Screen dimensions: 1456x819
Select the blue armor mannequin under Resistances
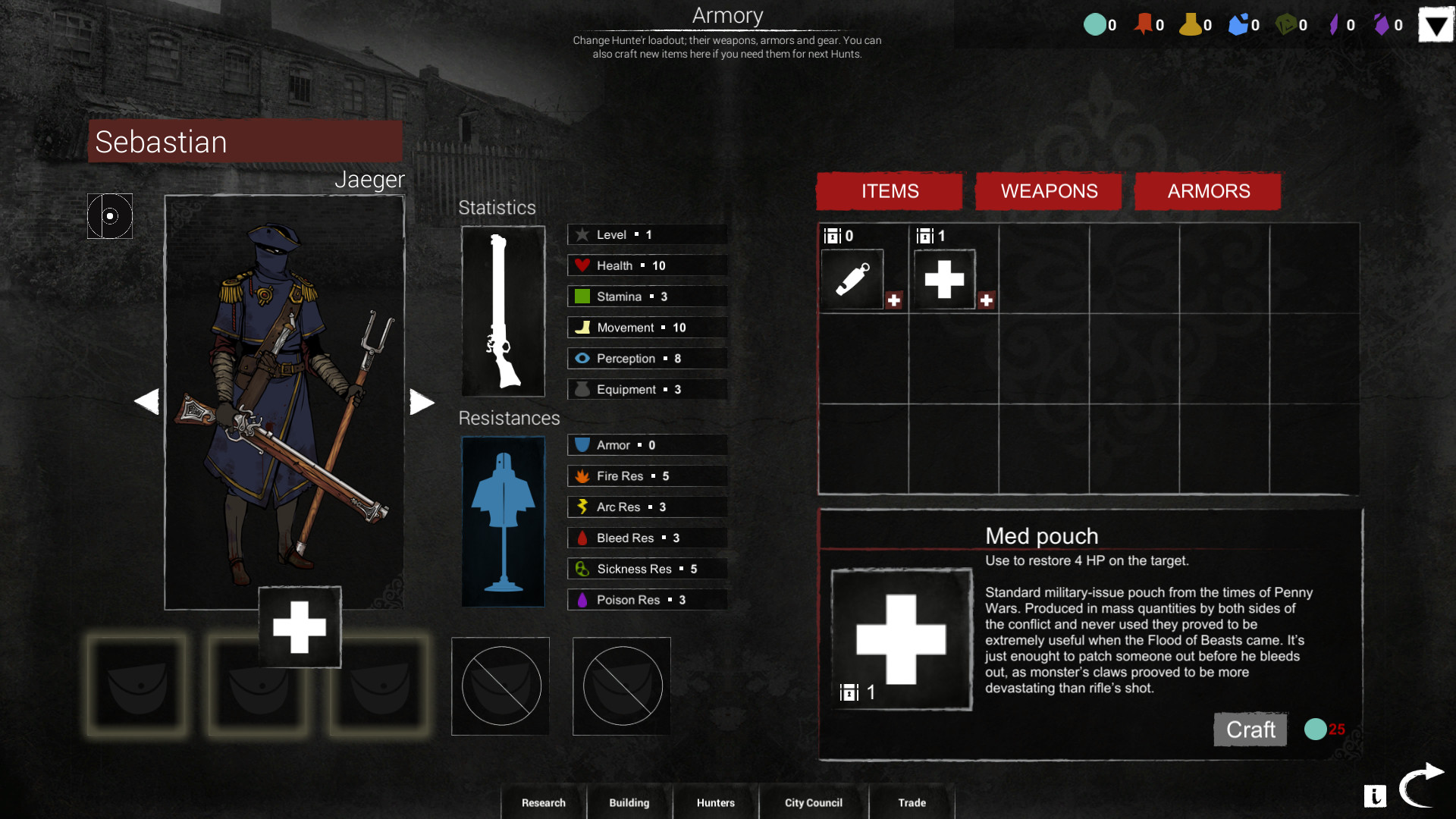click(503, 522)
